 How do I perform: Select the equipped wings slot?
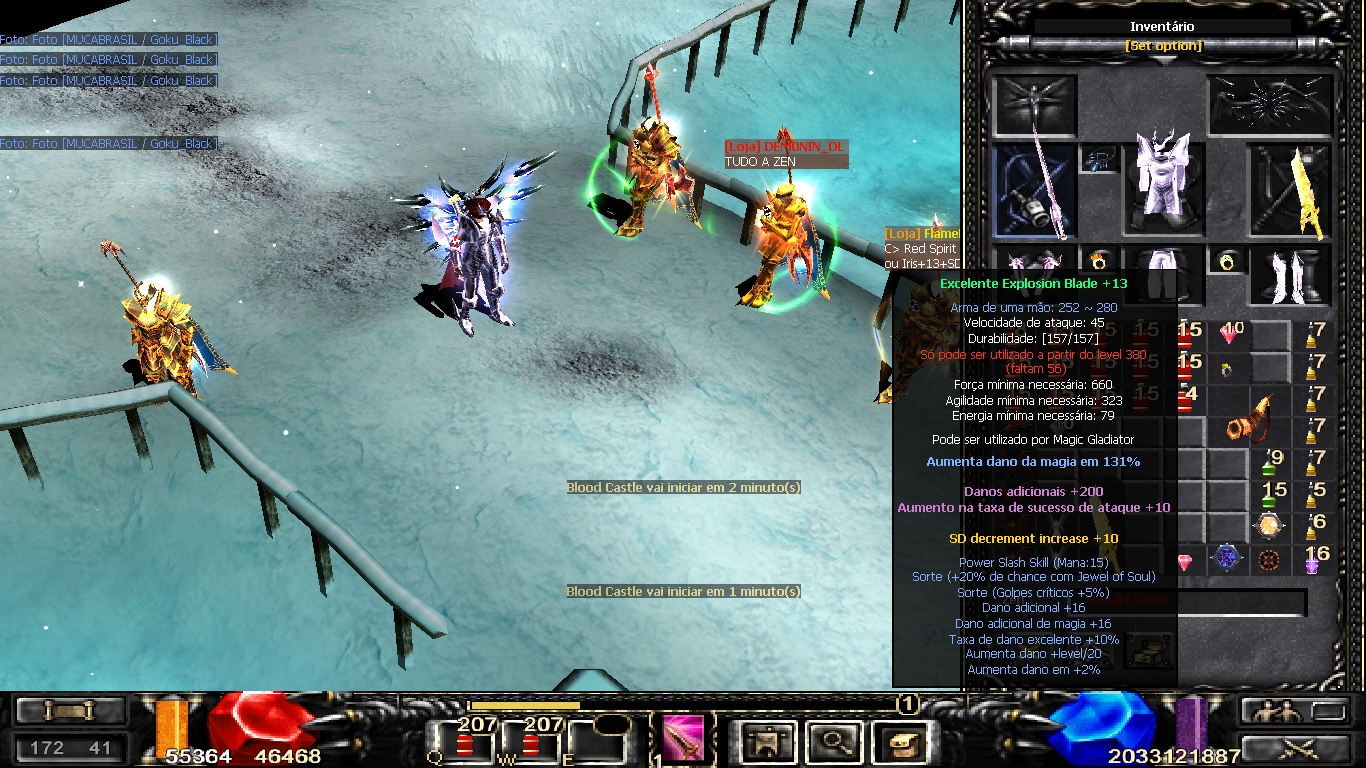click(1271, 104)
